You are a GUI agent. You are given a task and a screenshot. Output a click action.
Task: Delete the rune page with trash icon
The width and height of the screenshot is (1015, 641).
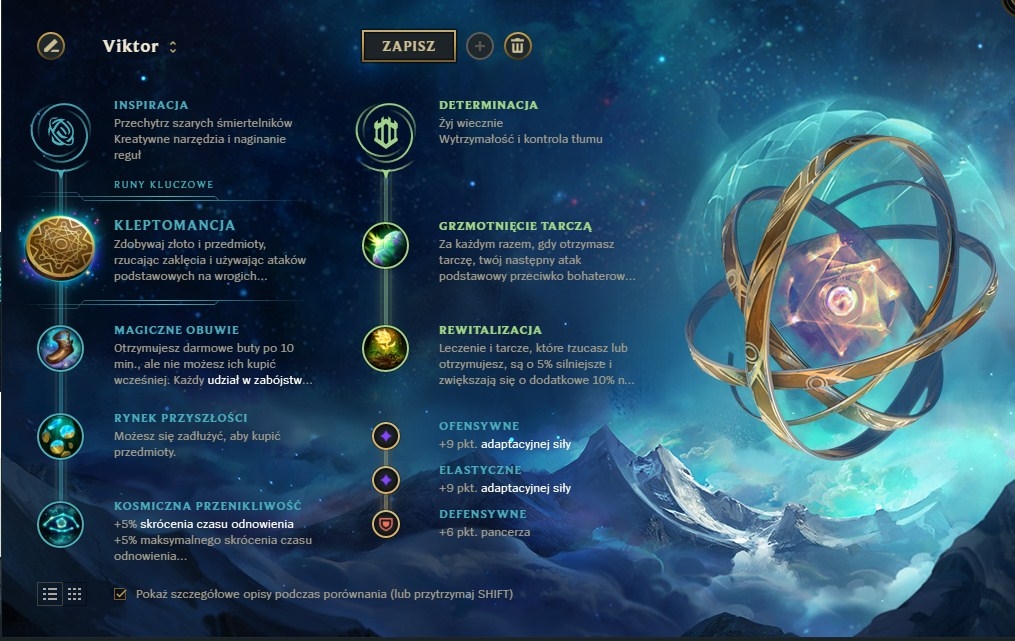pyautogui.click(x=517, y=46)
